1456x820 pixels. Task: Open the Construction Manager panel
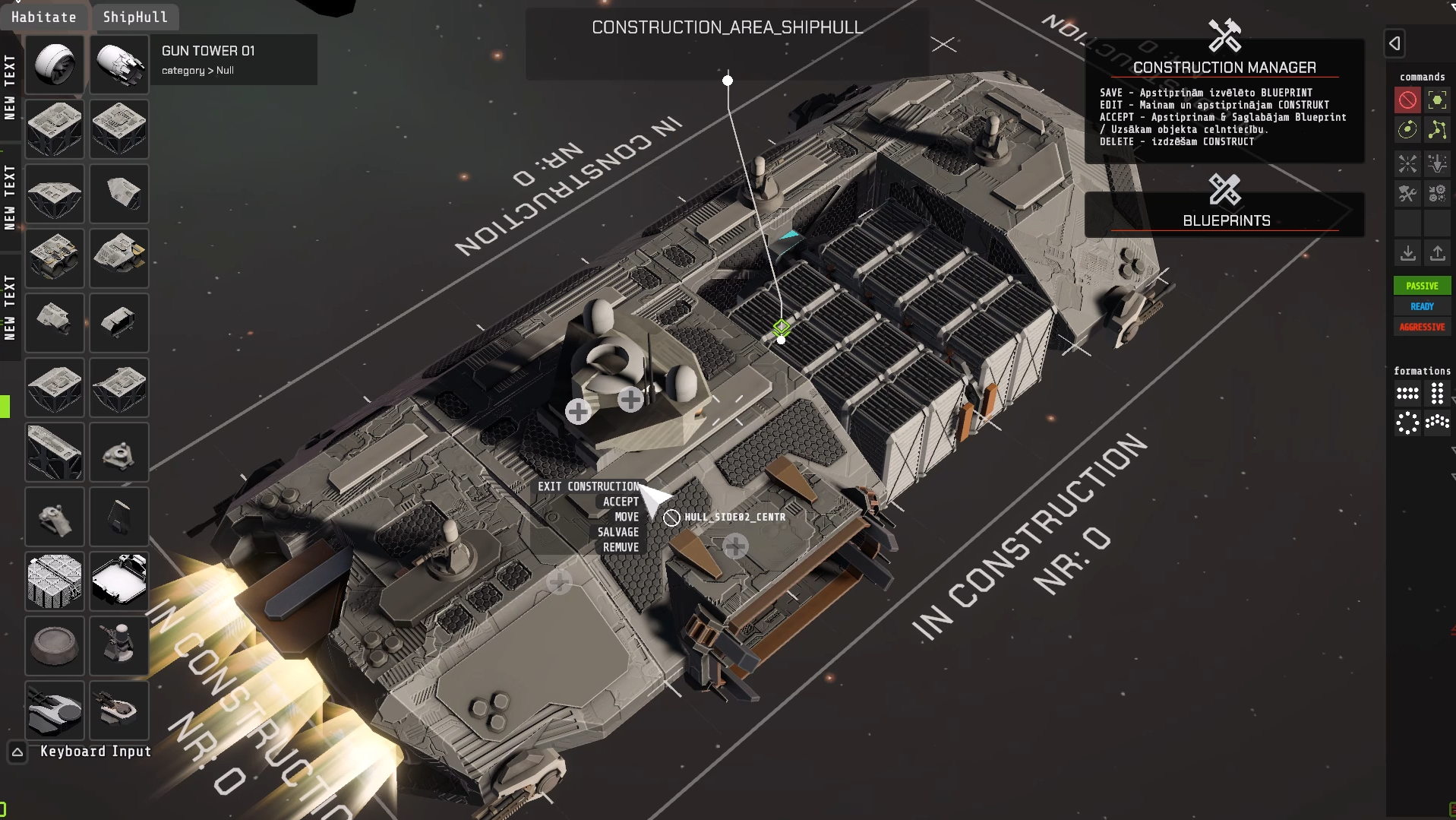pos(1224,67)
